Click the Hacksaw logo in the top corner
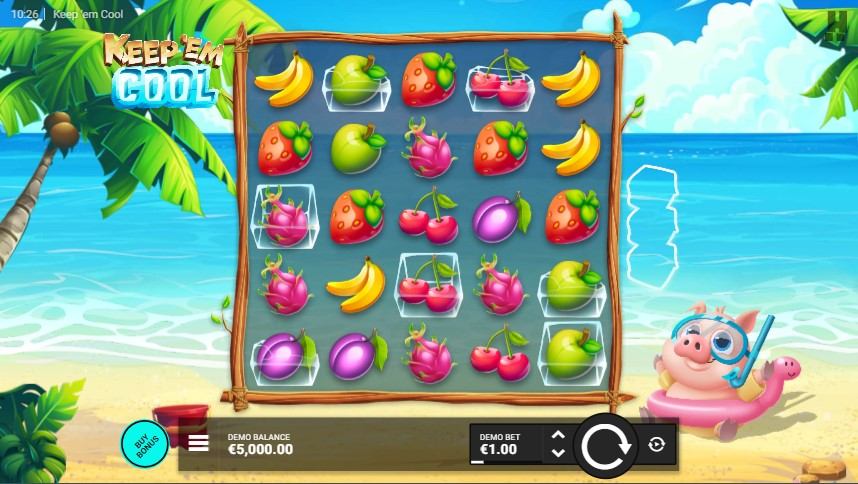 (836, 24)
